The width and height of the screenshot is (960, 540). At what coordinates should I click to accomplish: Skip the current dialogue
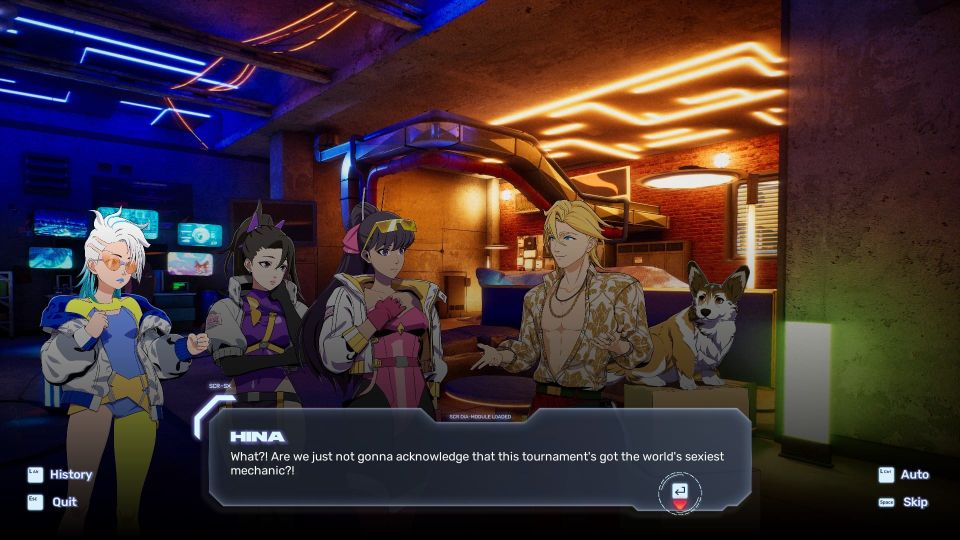pos(915,502)
